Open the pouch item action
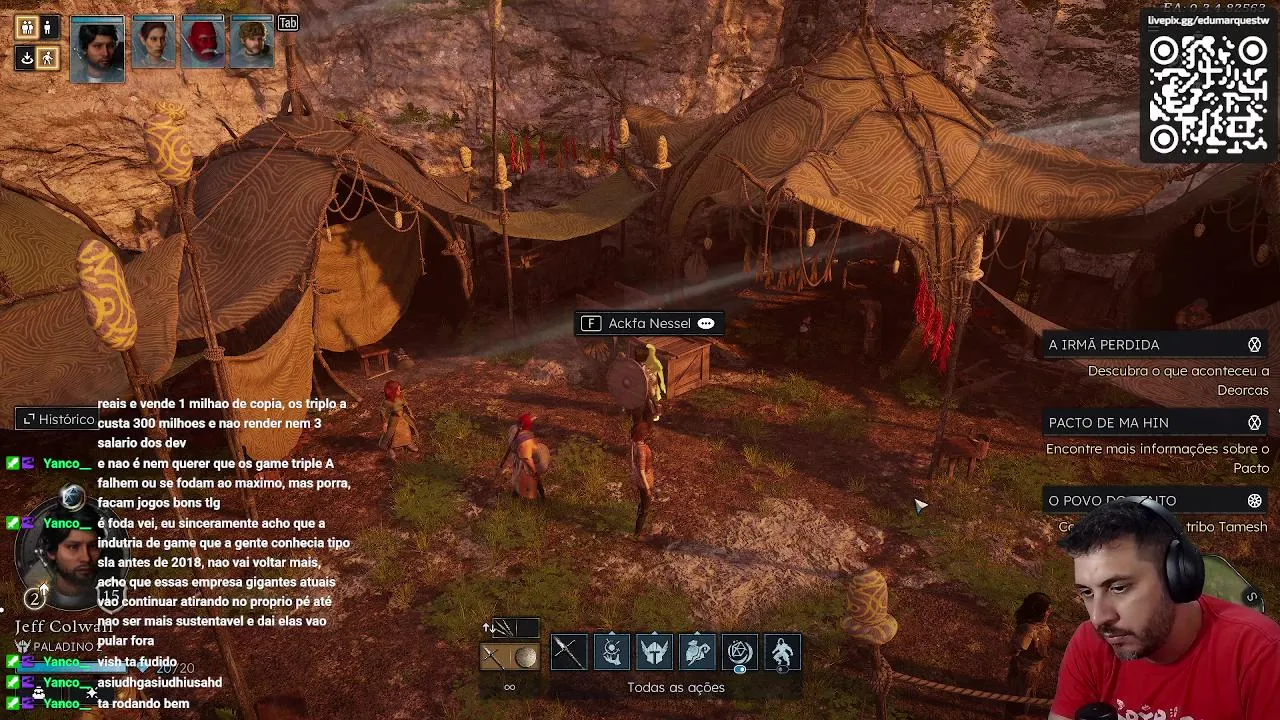1280x720 pixels. [x=698, y=653]
